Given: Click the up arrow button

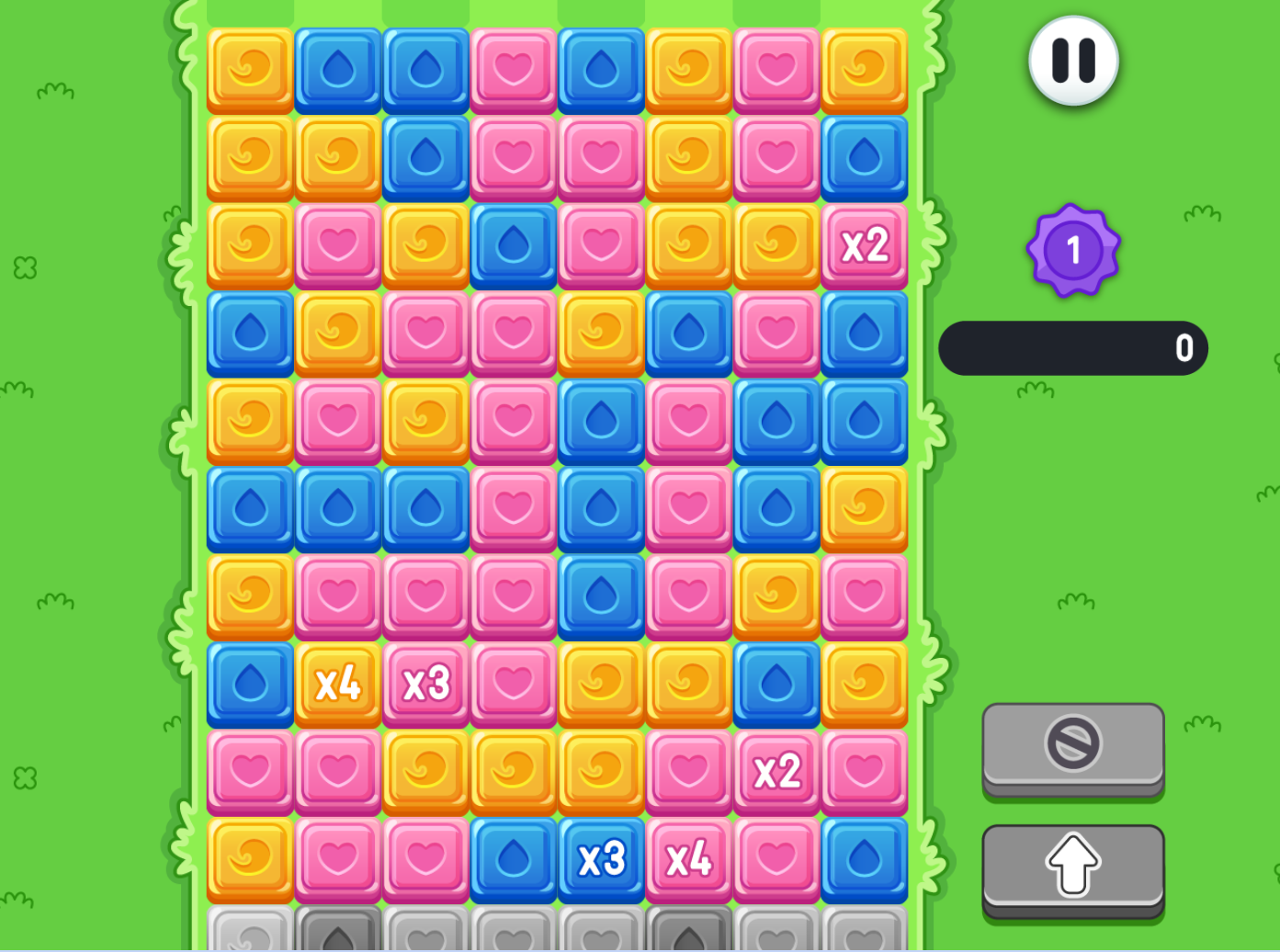Looking at the screenshot, I should tap(1072, 864).
